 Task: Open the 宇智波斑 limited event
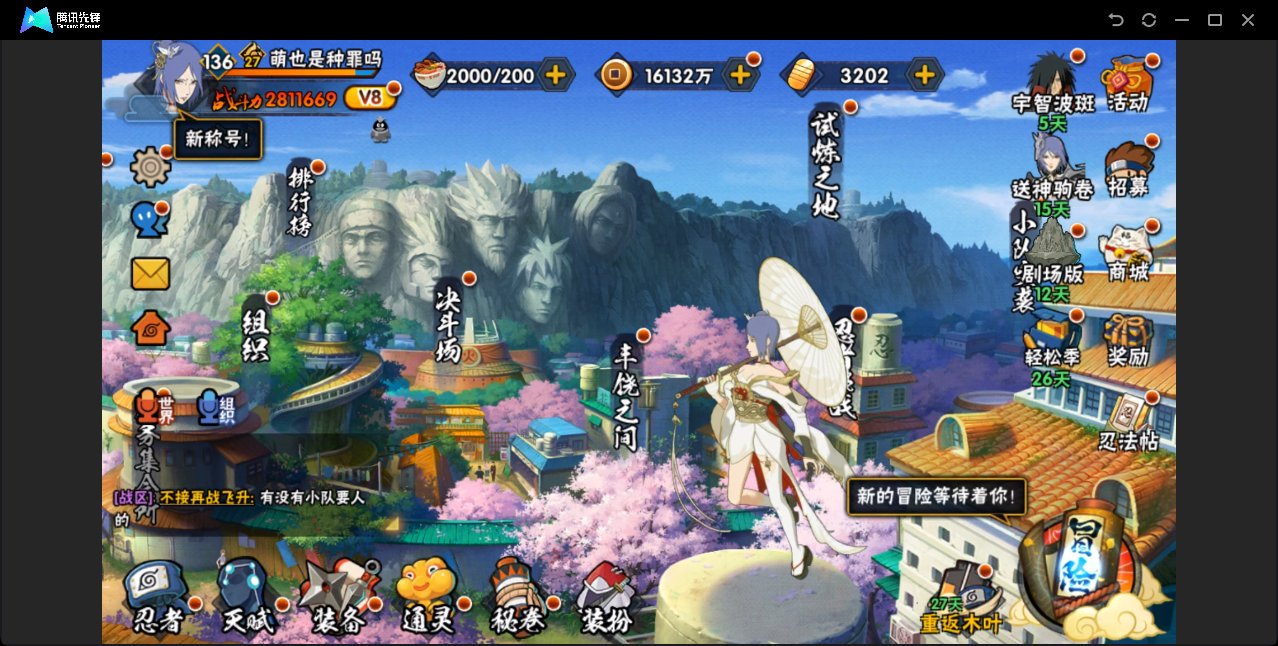click(1052, 87)
